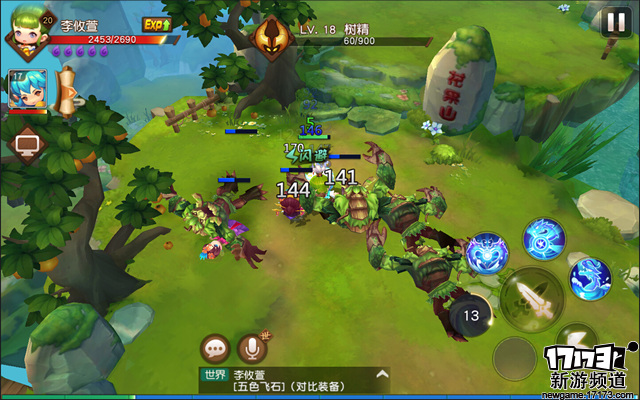Open the chat speech bubble button
Image resolution: width=640 pixels, height=400 pixels.
[x=216, y=349]
